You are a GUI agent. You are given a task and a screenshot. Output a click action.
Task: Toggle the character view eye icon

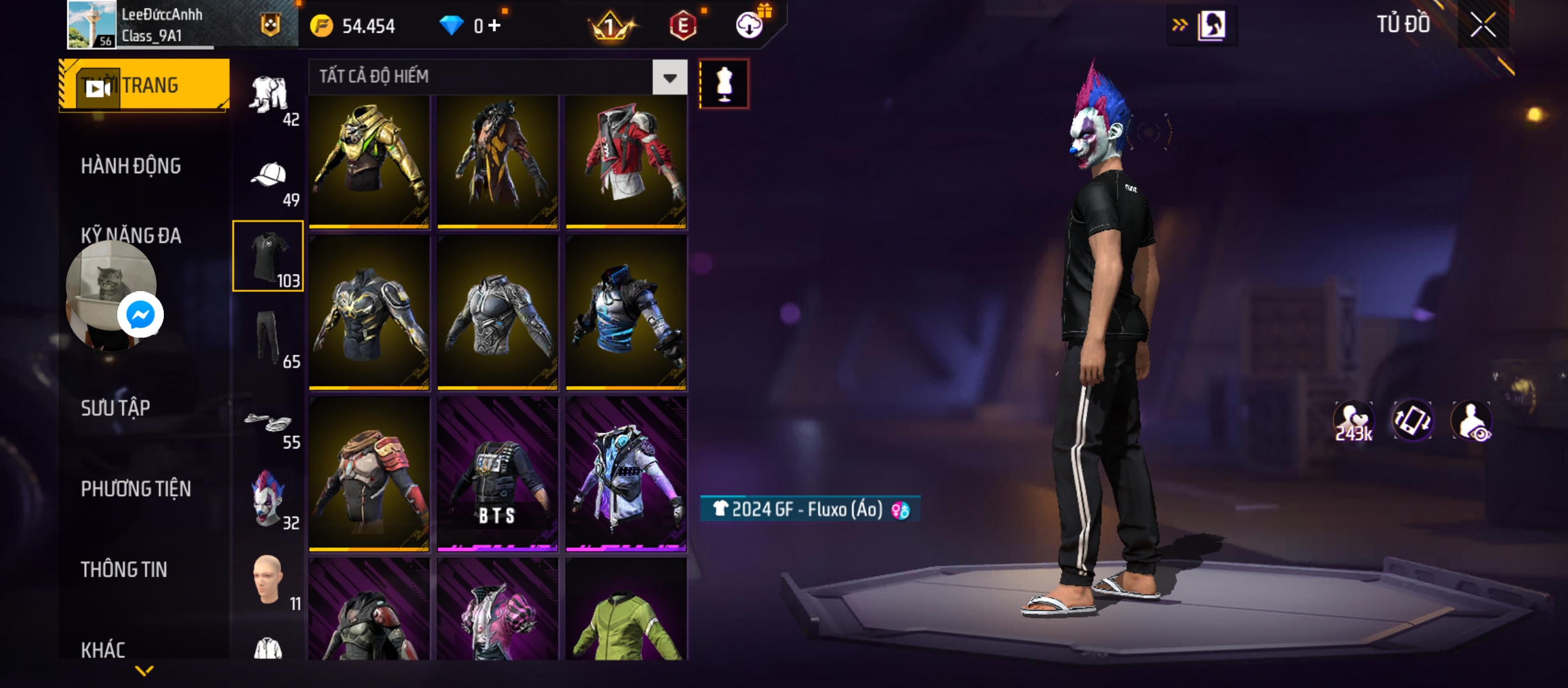(1471, 421)
